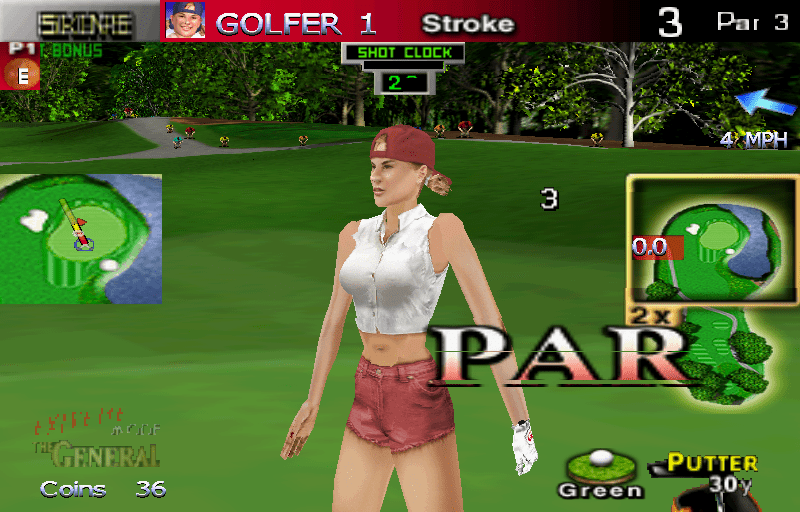Screen dimensions: 800x512
Task: Click the Putter club indicator
Action: tap(712, 464)
